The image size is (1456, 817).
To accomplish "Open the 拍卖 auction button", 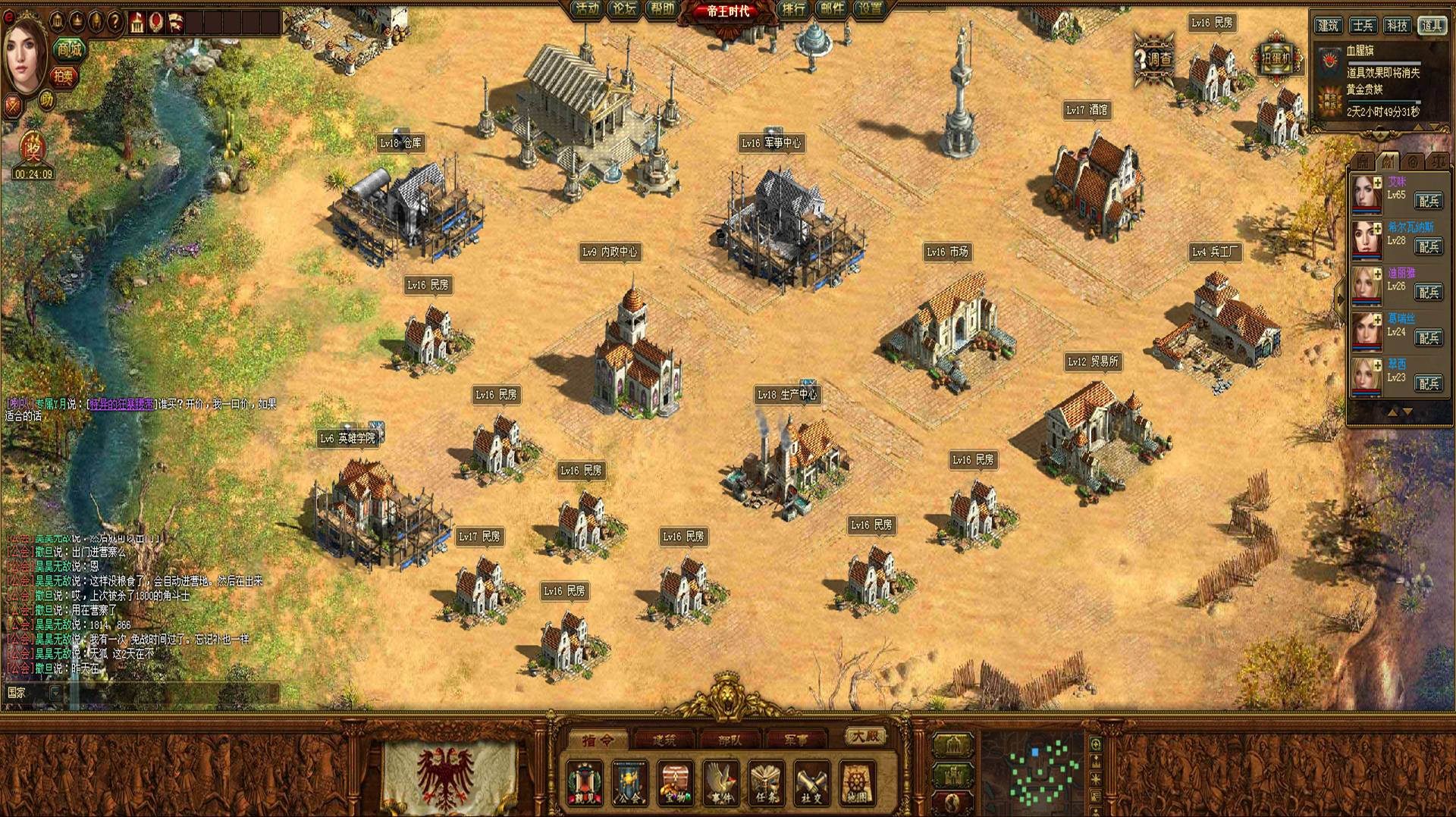I will [64, 76].
